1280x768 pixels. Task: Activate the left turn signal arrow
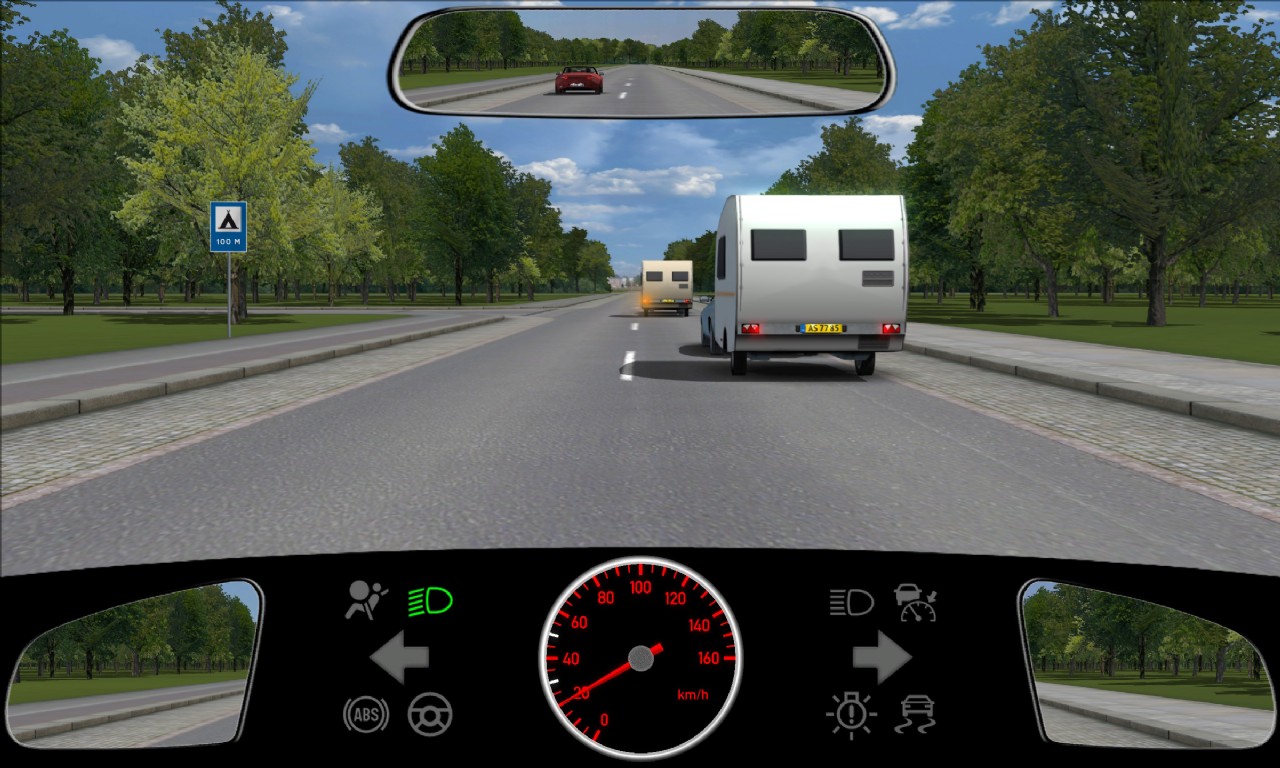400,657
